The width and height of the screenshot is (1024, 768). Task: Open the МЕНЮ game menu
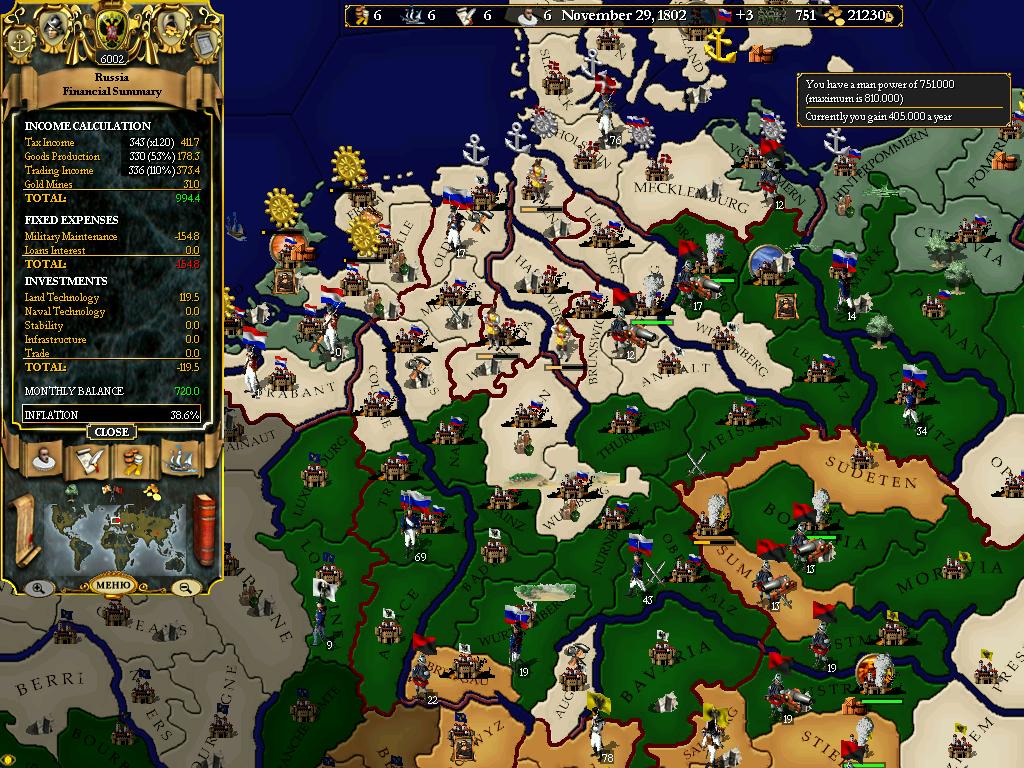pyautogui.click(x=111, y=585)
